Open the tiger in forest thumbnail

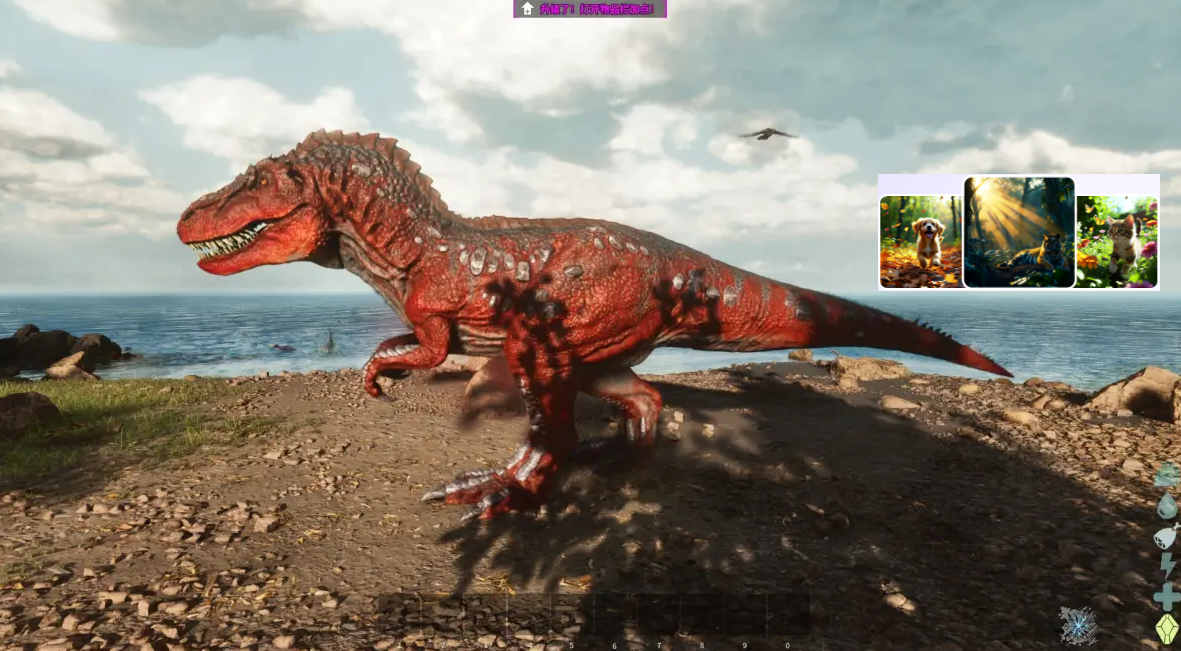(x=1019, y=232)
